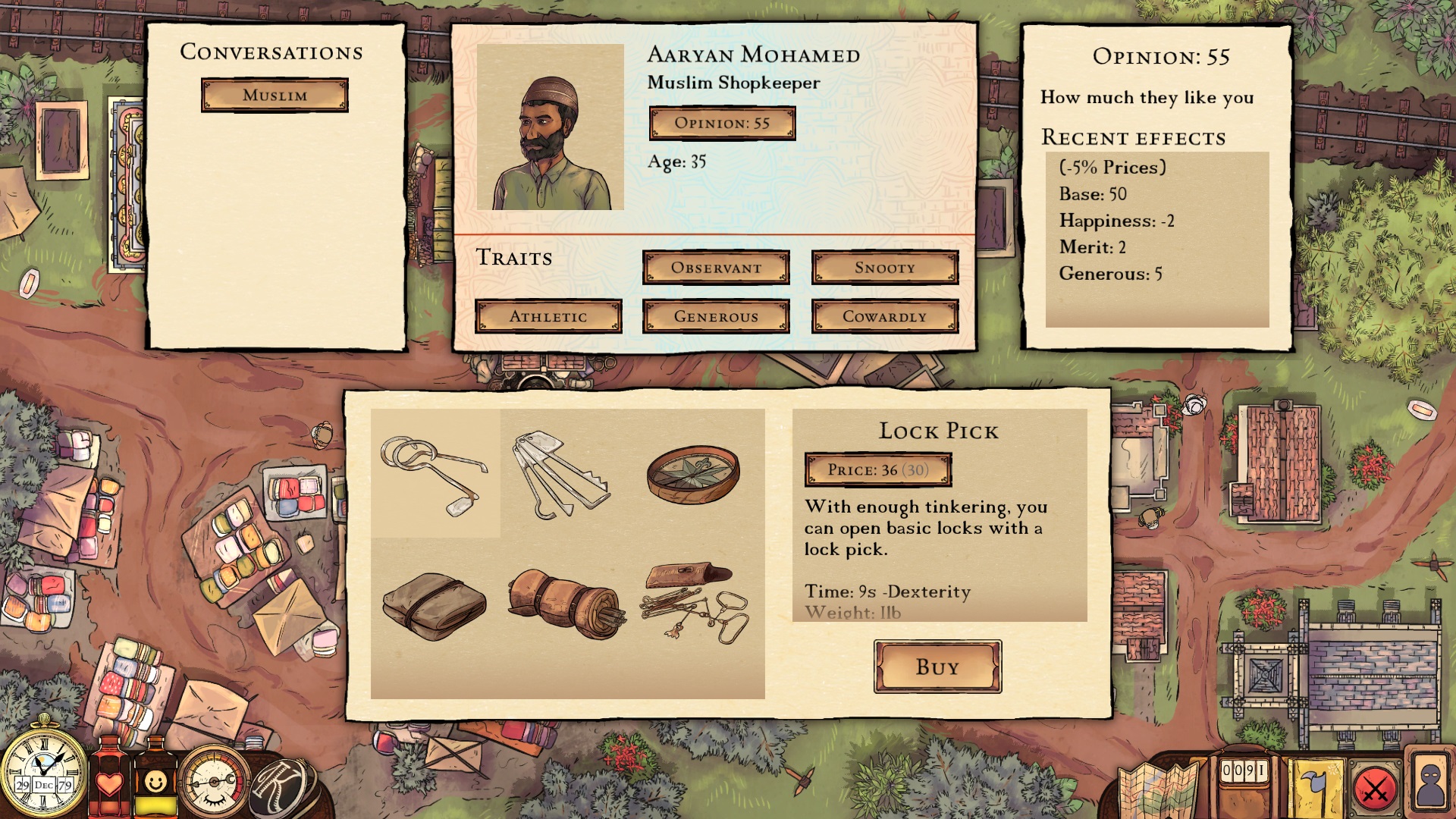Buy the selected Lock Pick
The height and width of the screenshot is (819, 1456).
point(937,667)
